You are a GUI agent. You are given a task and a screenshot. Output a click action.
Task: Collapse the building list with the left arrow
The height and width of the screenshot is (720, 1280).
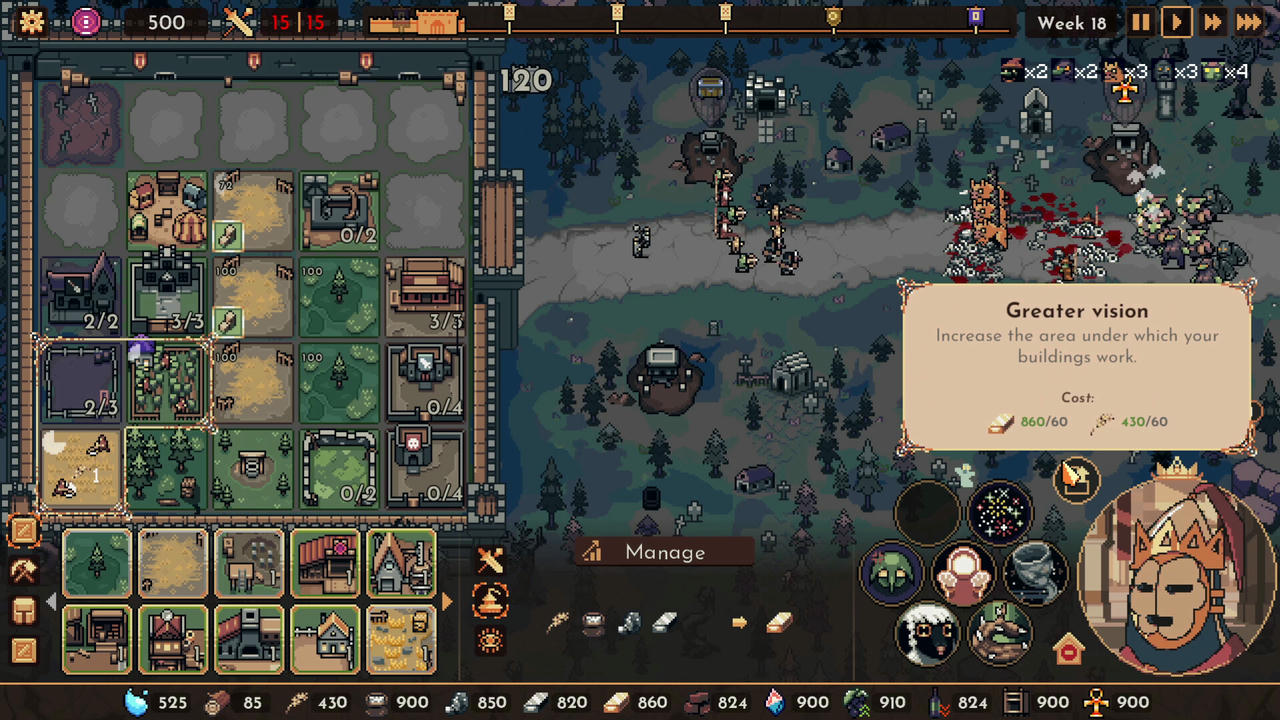coord(51,602)
